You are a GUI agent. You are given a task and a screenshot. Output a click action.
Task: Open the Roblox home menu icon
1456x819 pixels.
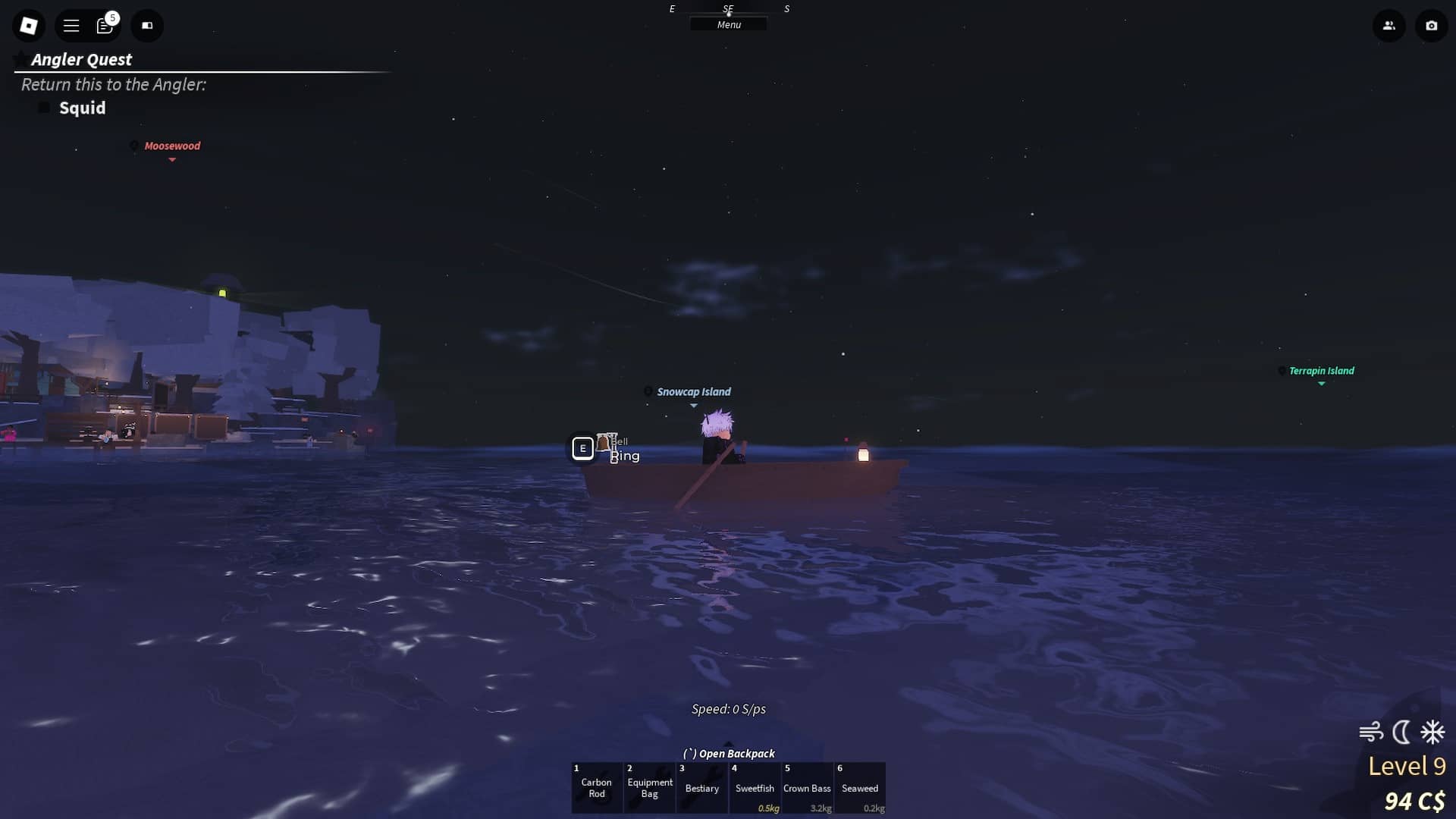[x=28, y=25]
